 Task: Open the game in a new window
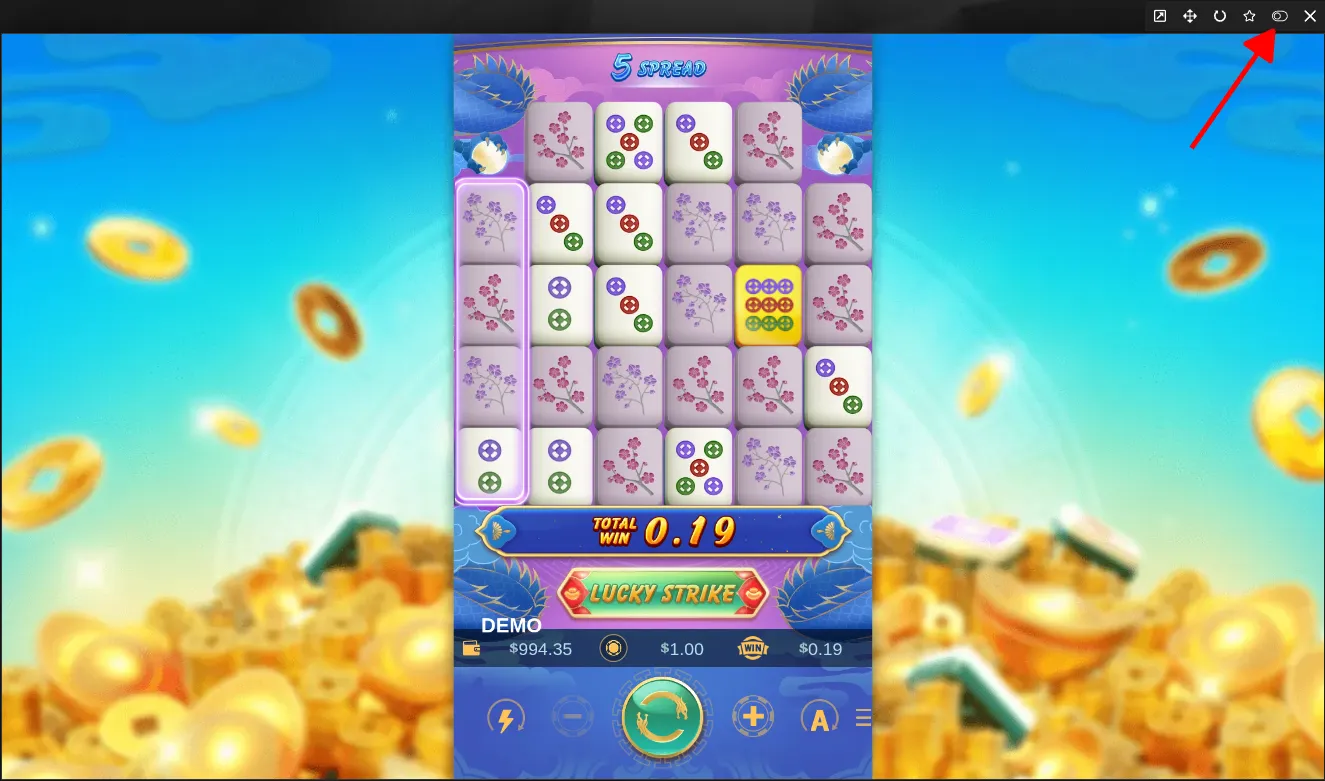point(1160,16)
